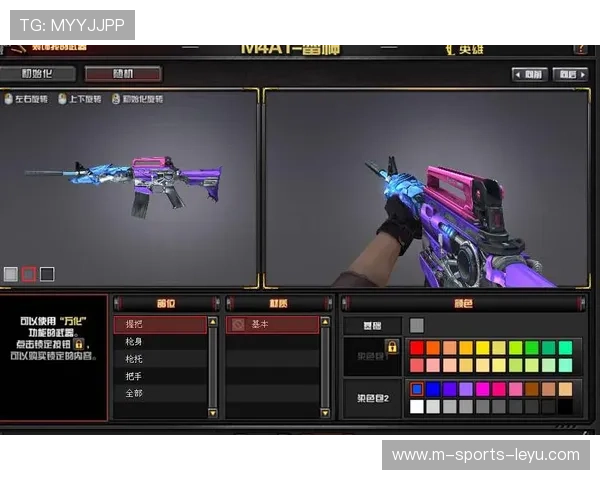Select the 握把 grip part
This screenshot has height=480, width=600.
(160, 325)
